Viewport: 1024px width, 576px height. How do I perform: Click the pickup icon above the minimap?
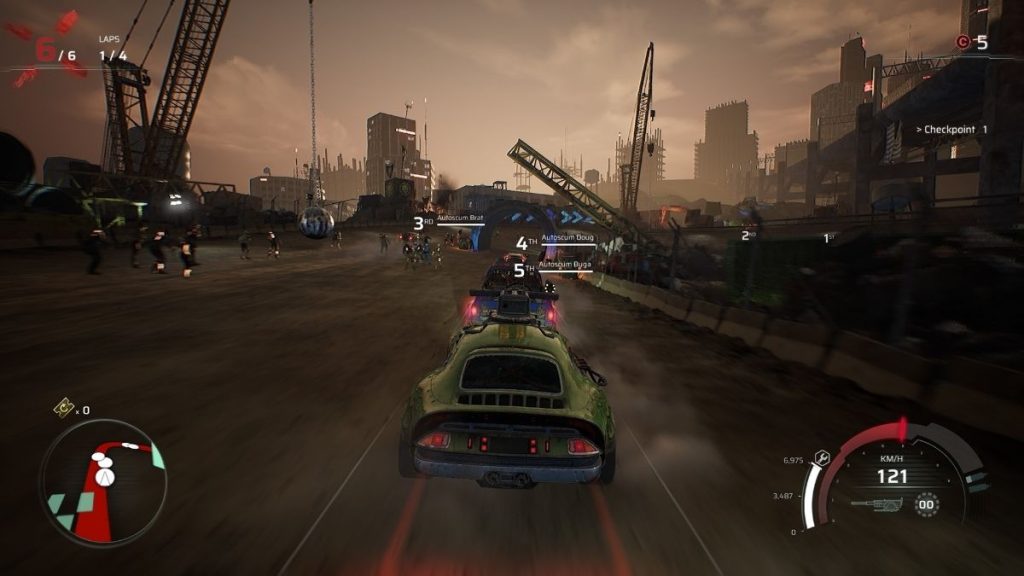click(x=63, y=407)
